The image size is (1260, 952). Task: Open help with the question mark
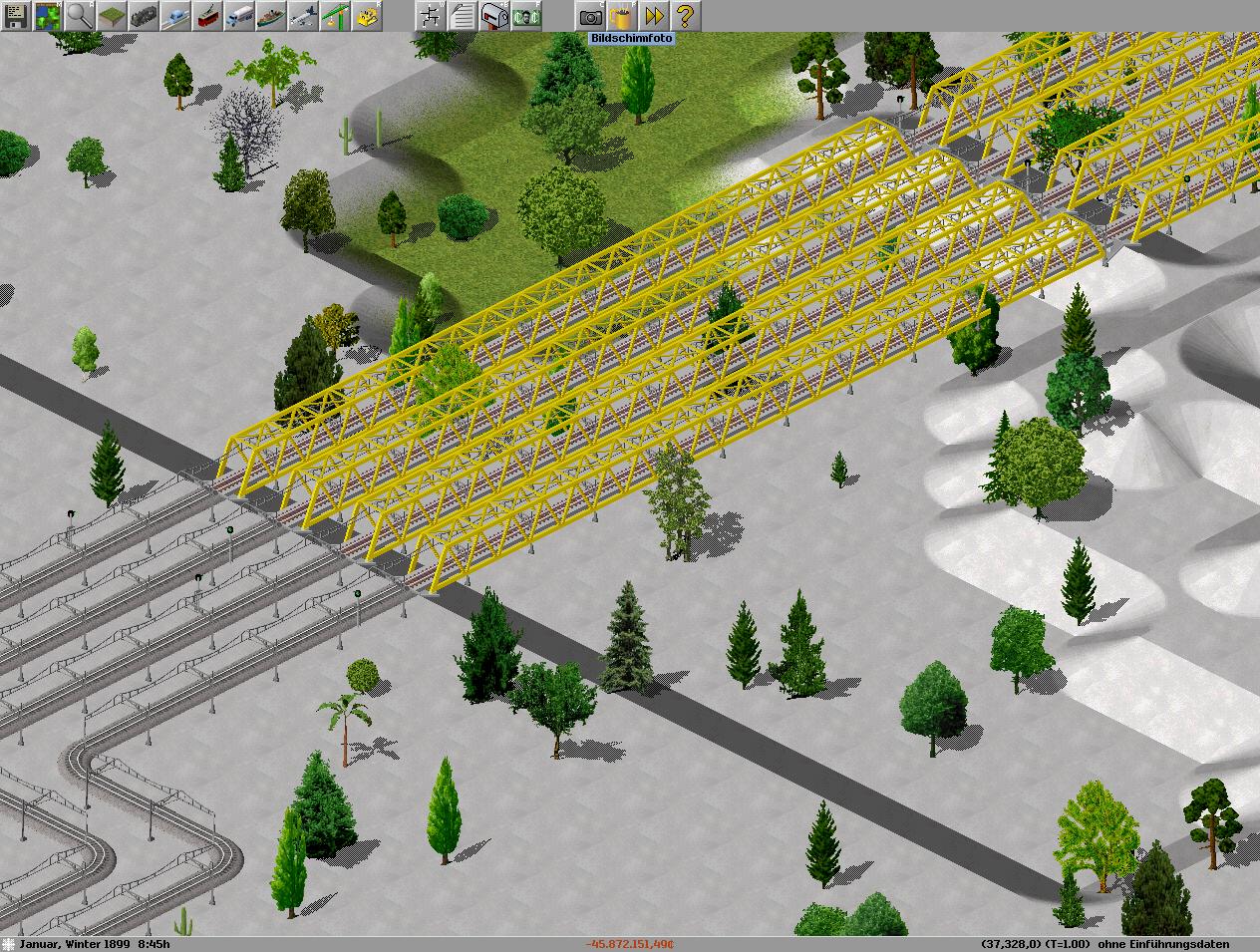pos(686,15)
